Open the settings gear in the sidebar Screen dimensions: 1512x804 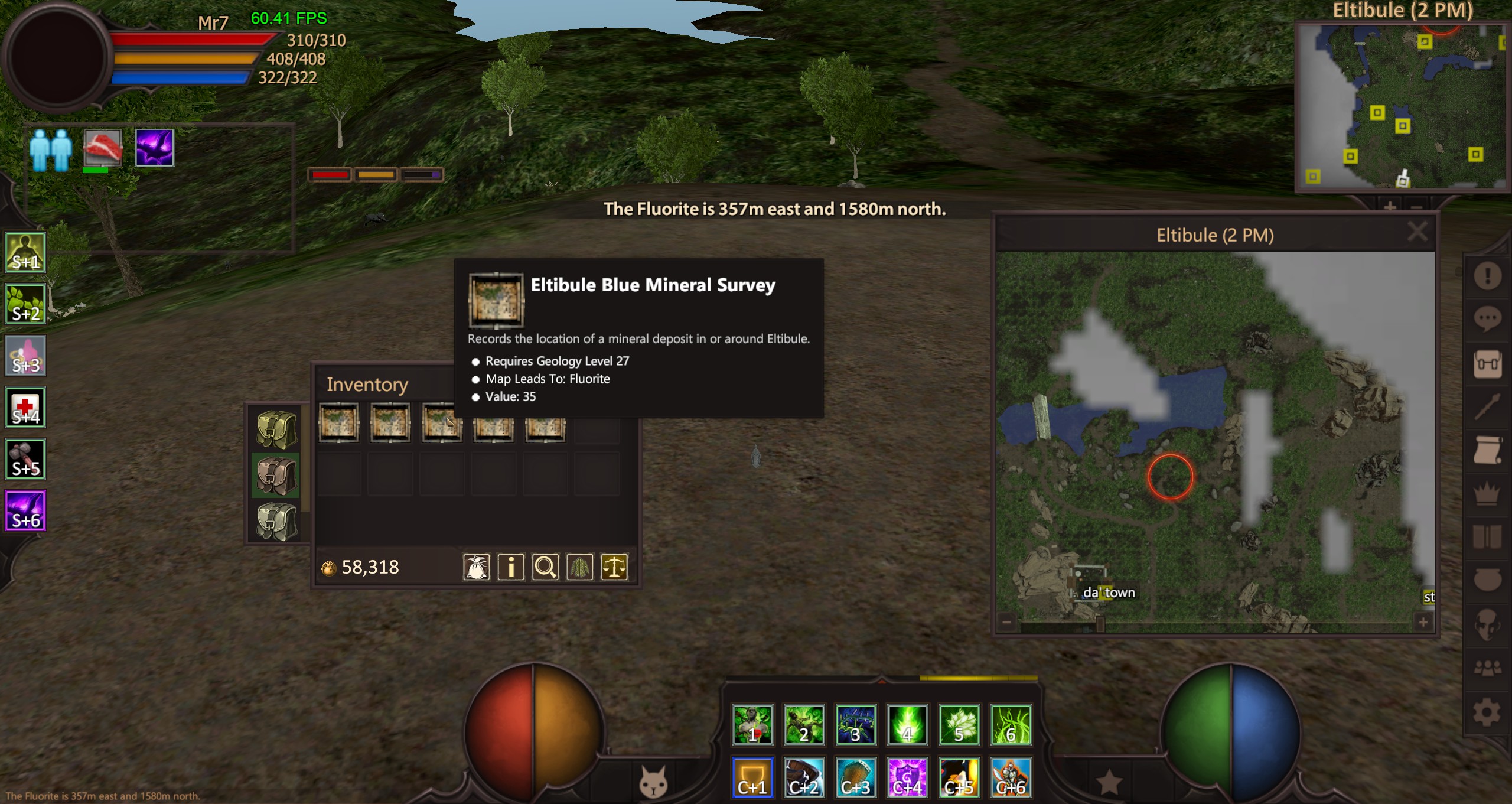pyautogui.click(x=1487, y=712)
